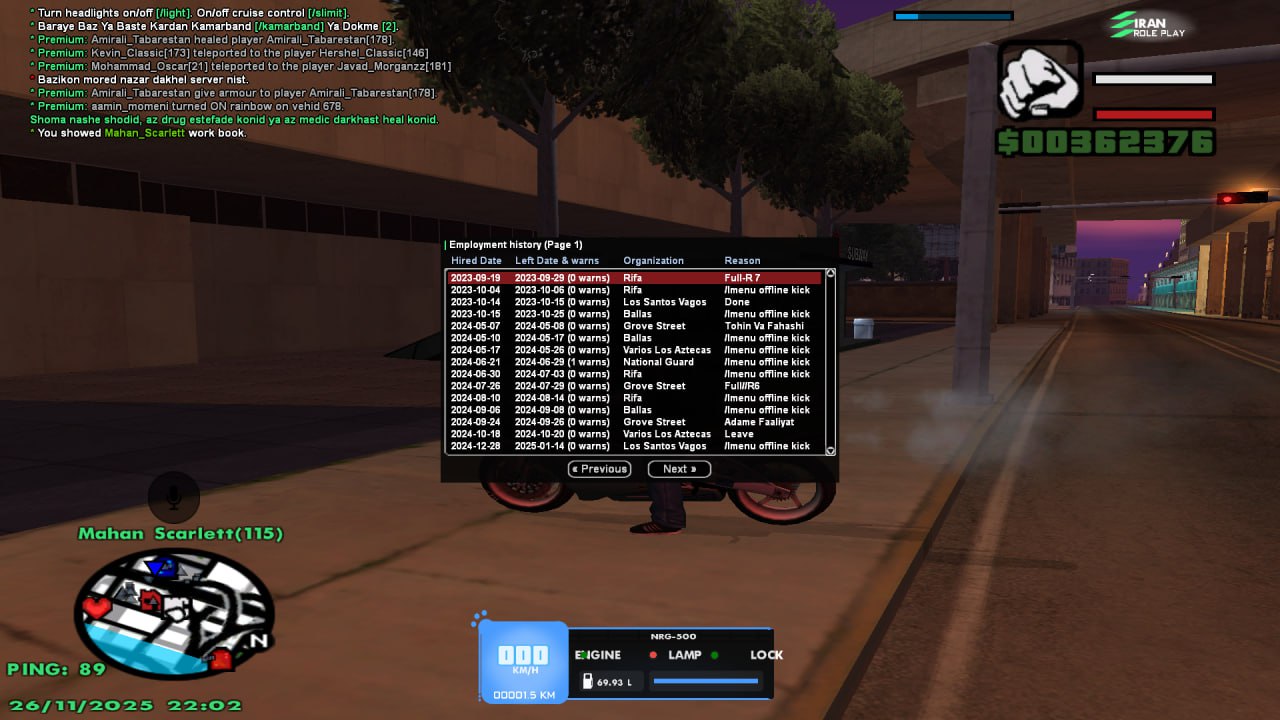Select the 2024-07-26 Grove Street row
This screenshot has width=1280, height=720.
point(635,386)
